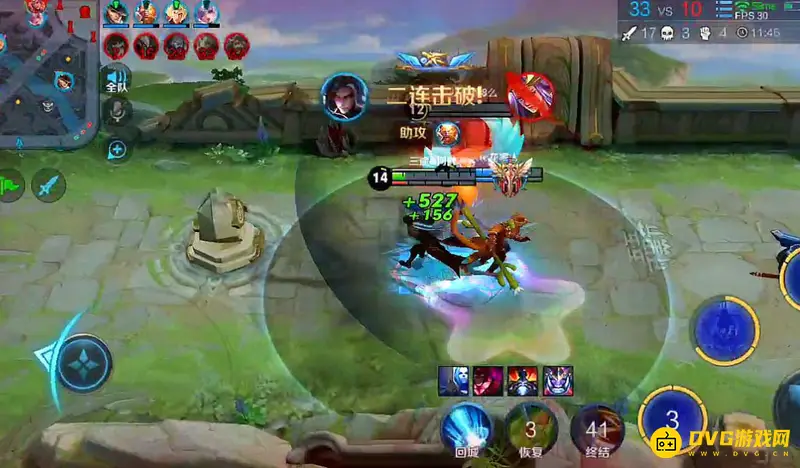Activate the blue skill above the cooldown-3 skill
The height and width of the screenshot is (468, 800).
[725, 330]
